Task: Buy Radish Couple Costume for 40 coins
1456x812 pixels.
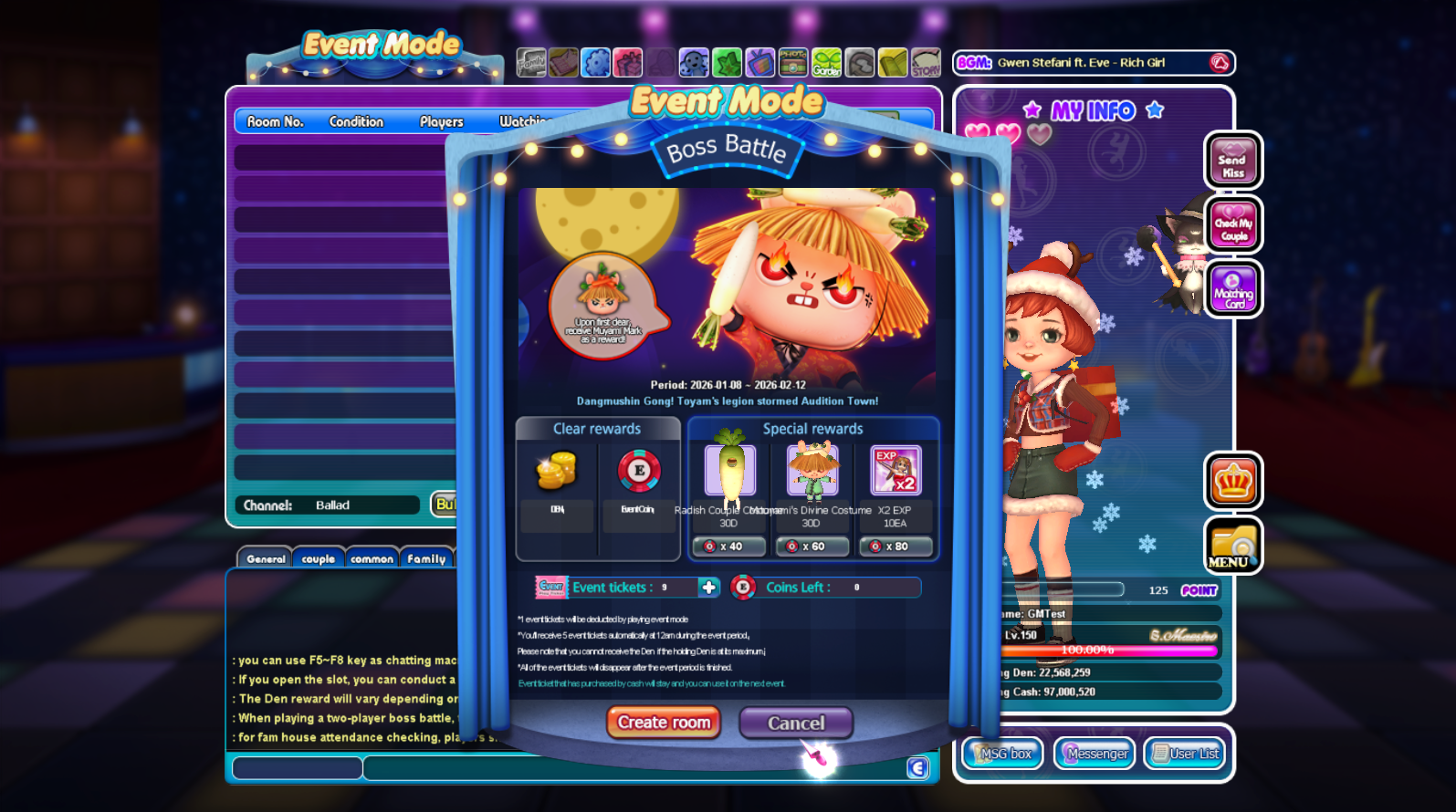Action: pos(729,547)
